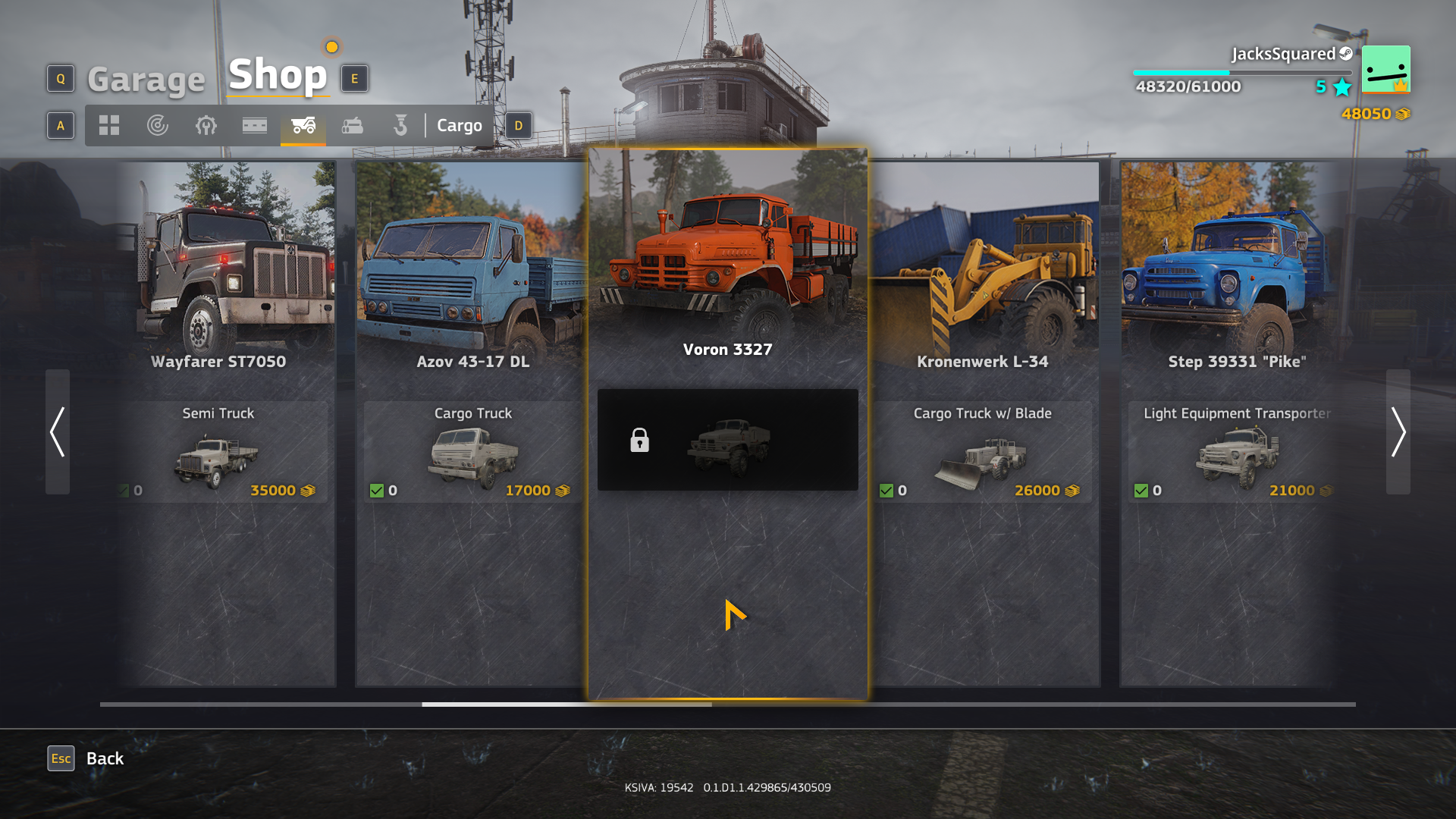
Task: Select the Crane hook category icon
Action: [x=400, y=125]
